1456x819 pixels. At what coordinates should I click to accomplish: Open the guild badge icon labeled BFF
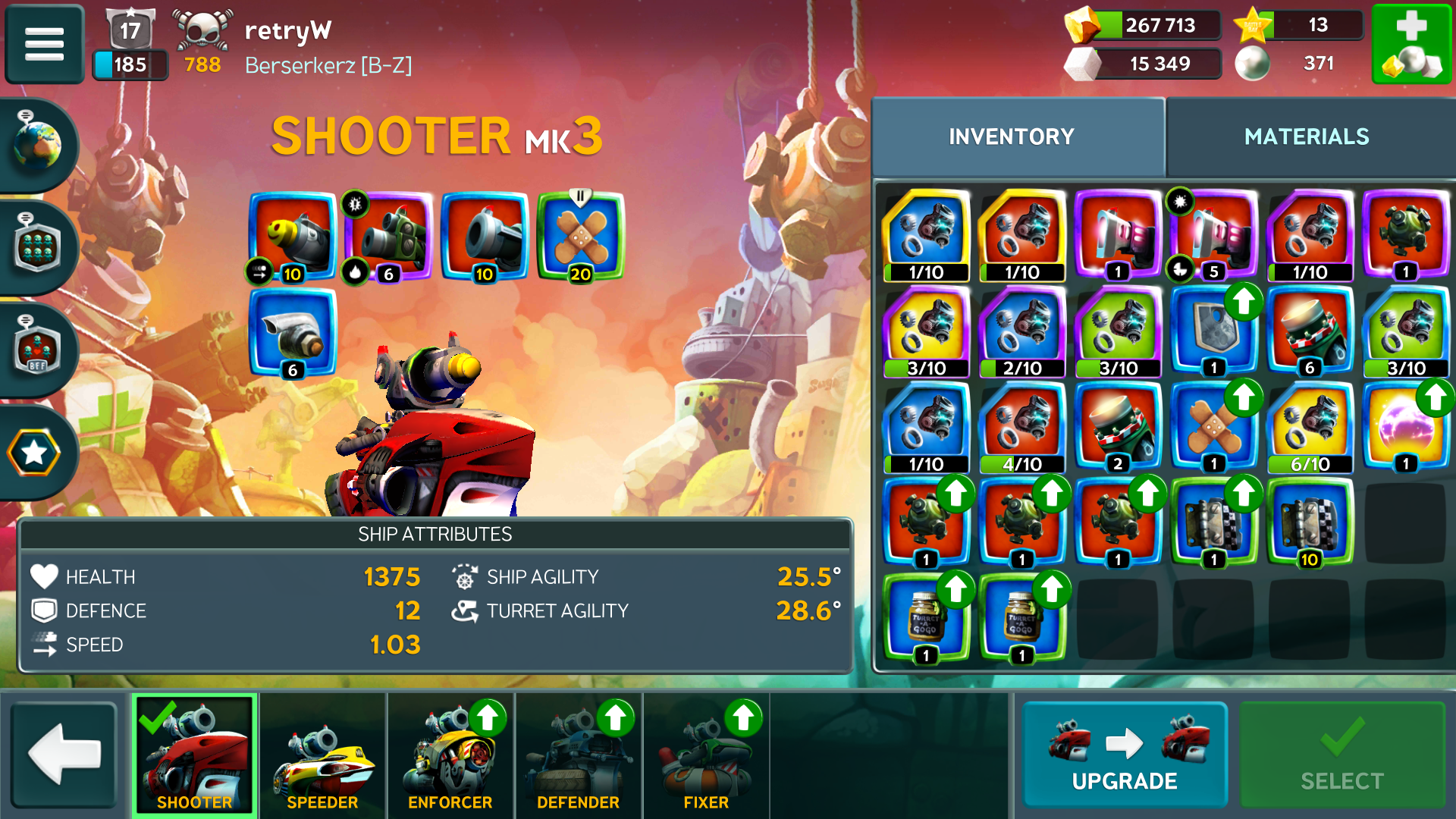[36, 350]
